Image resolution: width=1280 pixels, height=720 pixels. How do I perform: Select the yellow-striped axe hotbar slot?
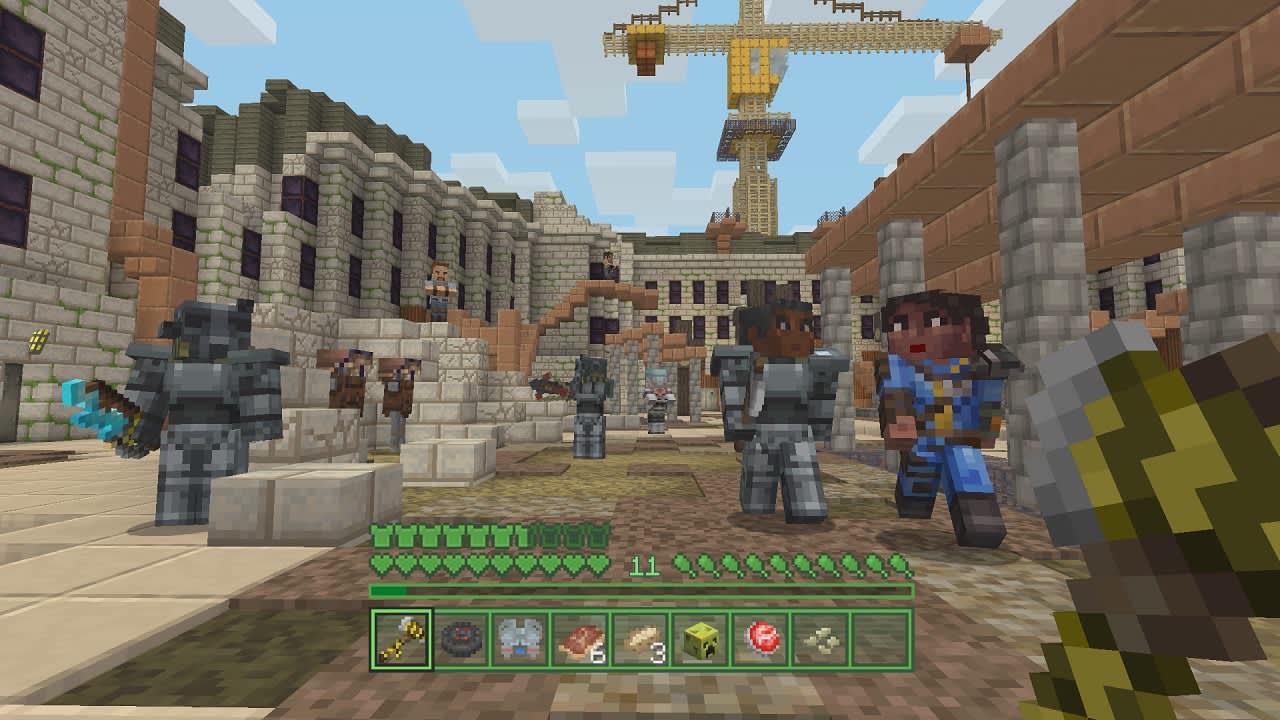point(401,639)
